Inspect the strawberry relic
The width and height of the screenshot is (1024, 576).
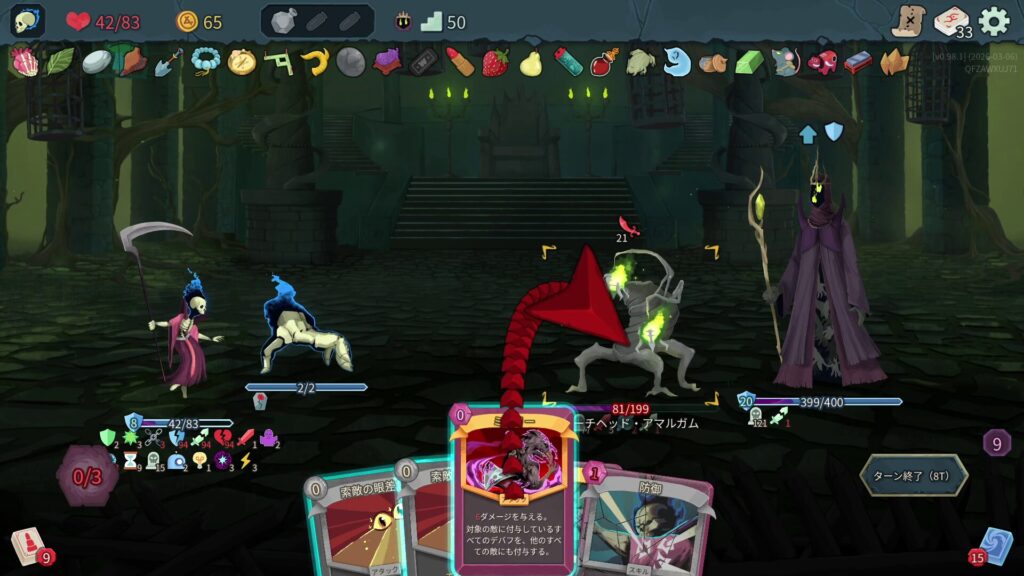tap(495, 62)
